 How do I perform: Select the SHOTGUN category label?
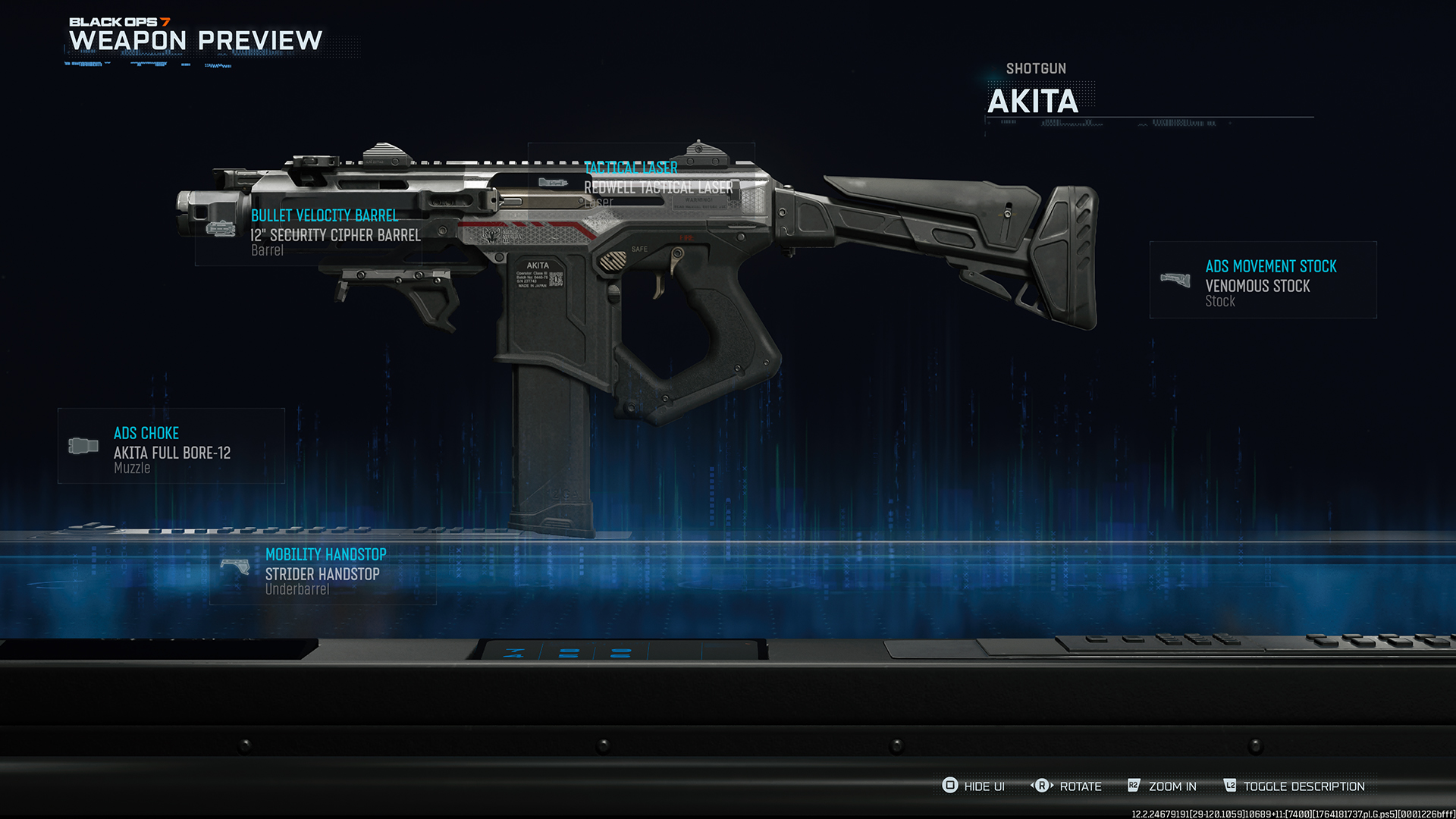(1036, 68)
